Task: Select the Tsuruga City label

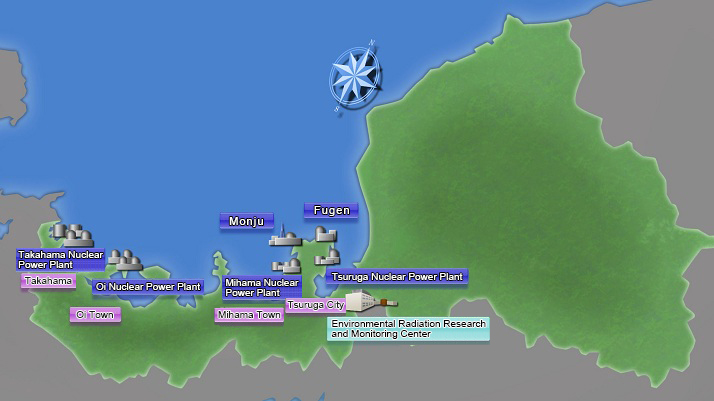Action: coord(315,304)
